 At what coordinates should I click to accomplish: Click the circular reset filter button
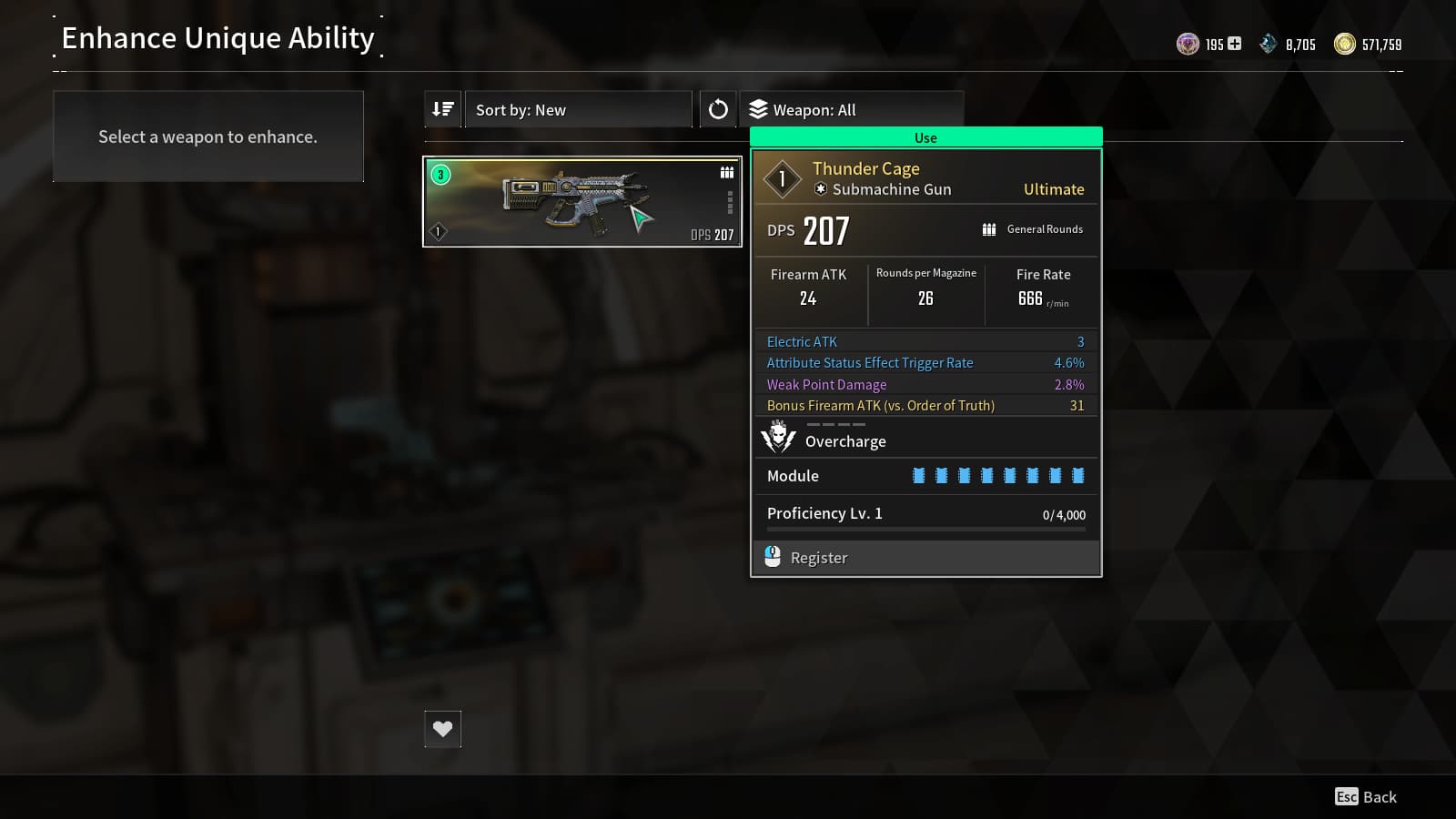click(x=718, y=109)
